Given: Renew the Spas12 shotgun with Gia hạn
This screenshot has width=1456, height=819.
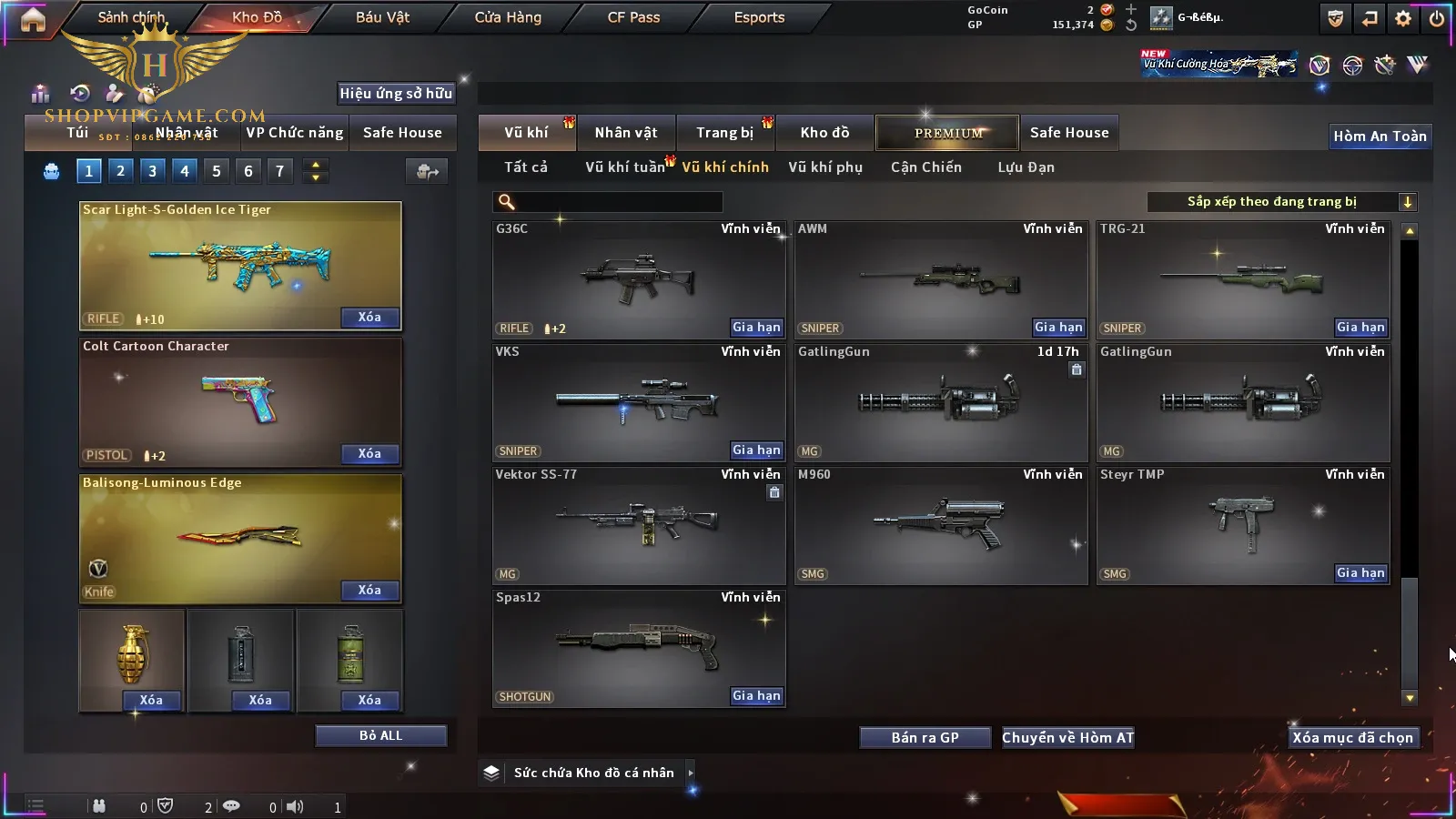Looking at the screenshot, I should coord(756,696).
